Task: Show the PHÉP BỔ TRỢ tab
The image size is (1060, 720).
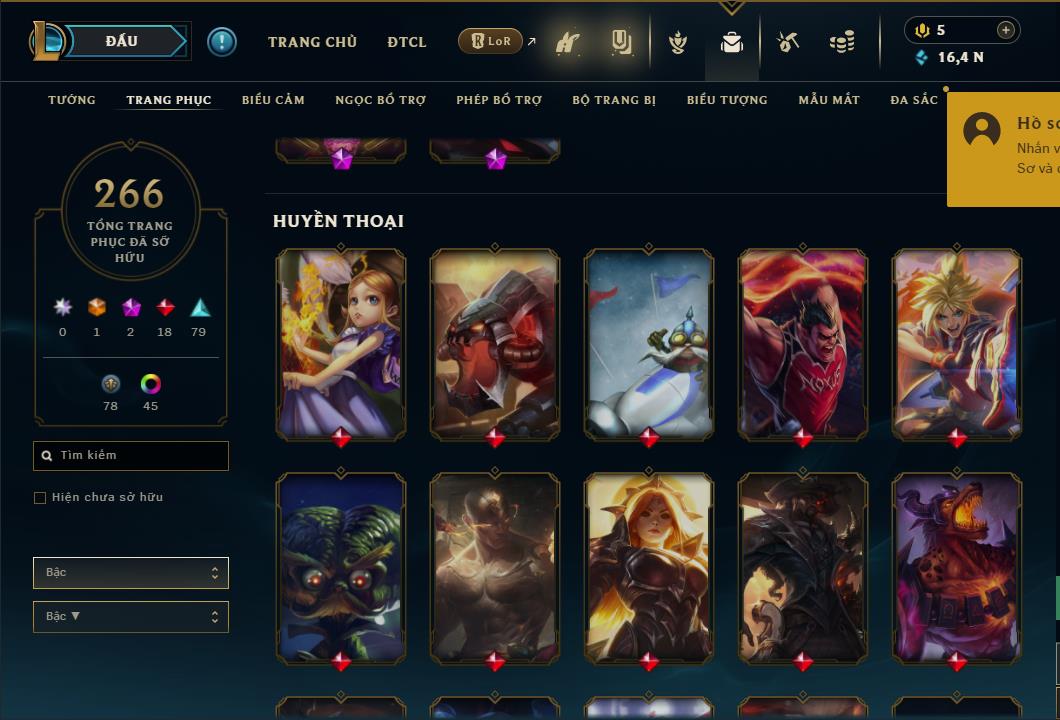Action: (499, 100)
